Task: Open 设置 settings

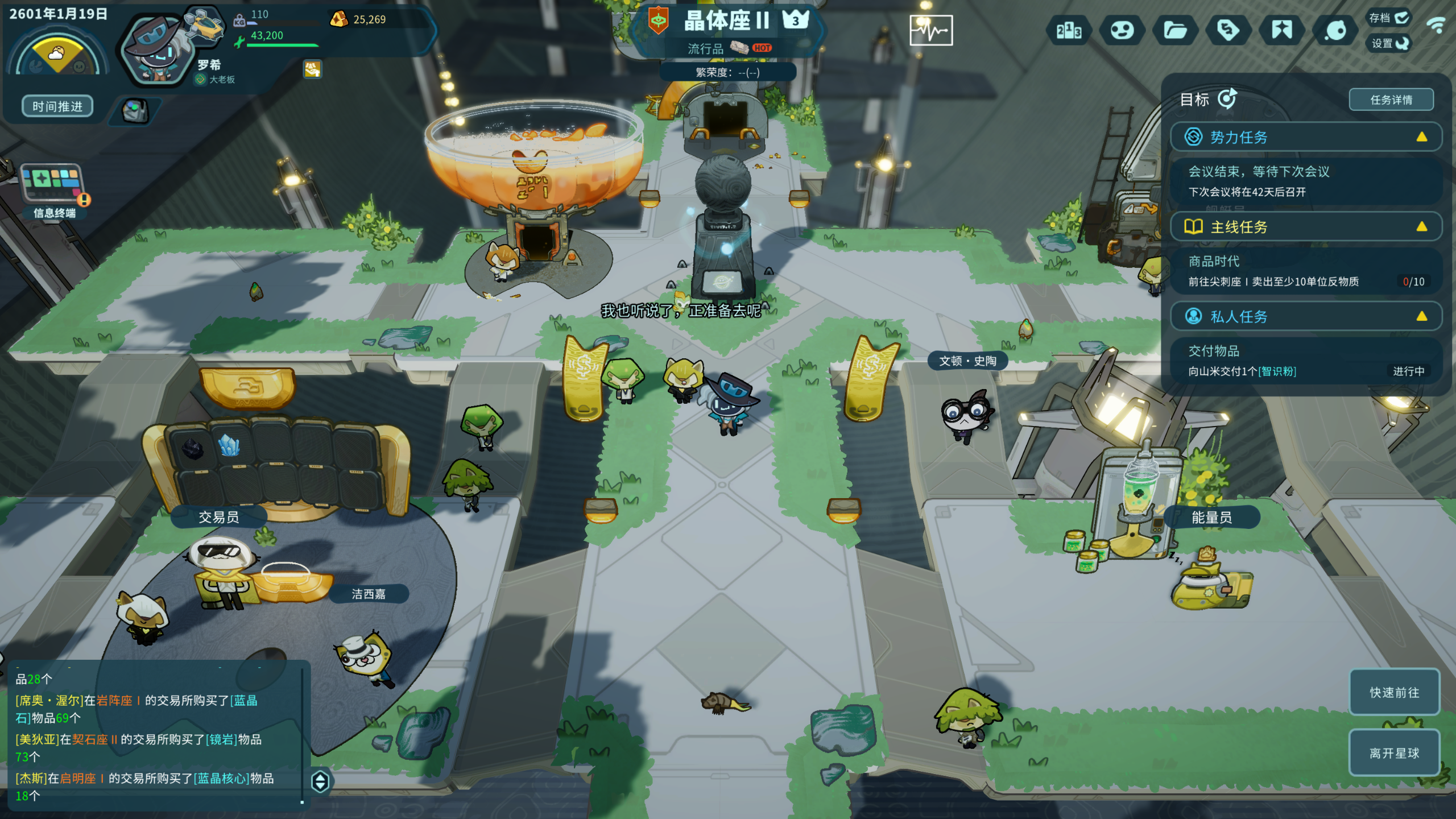Action: click(x=1389, y=43)
